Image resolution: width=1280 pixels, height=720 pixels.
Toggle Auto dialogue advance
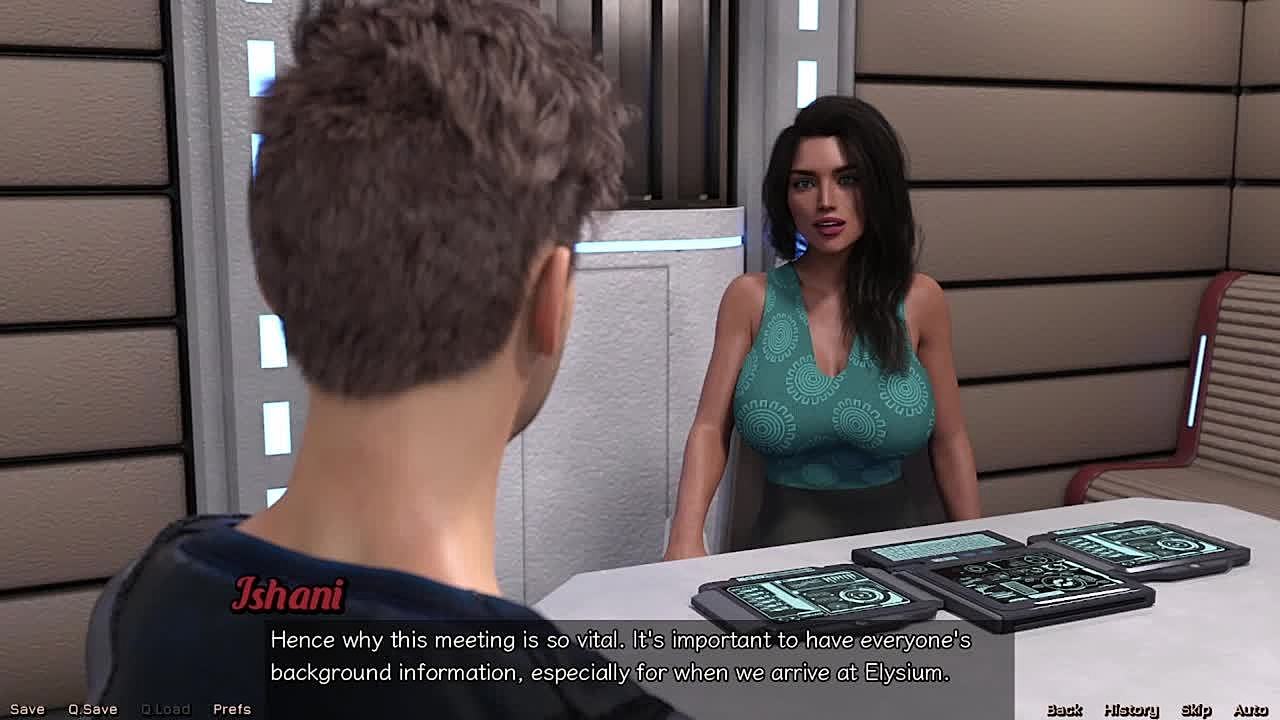(1250, 710)
